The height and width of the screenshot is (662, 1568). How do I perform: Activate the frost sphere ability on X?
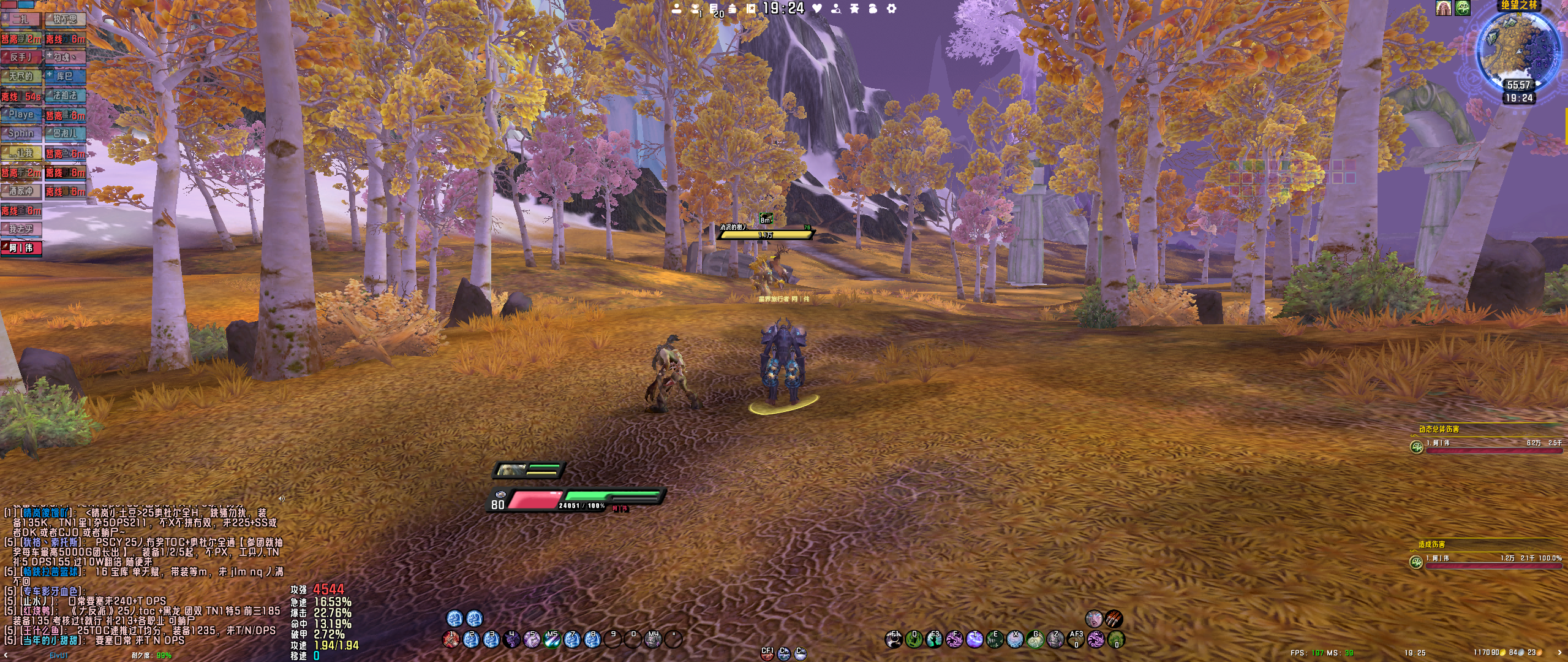(1015, 640)
